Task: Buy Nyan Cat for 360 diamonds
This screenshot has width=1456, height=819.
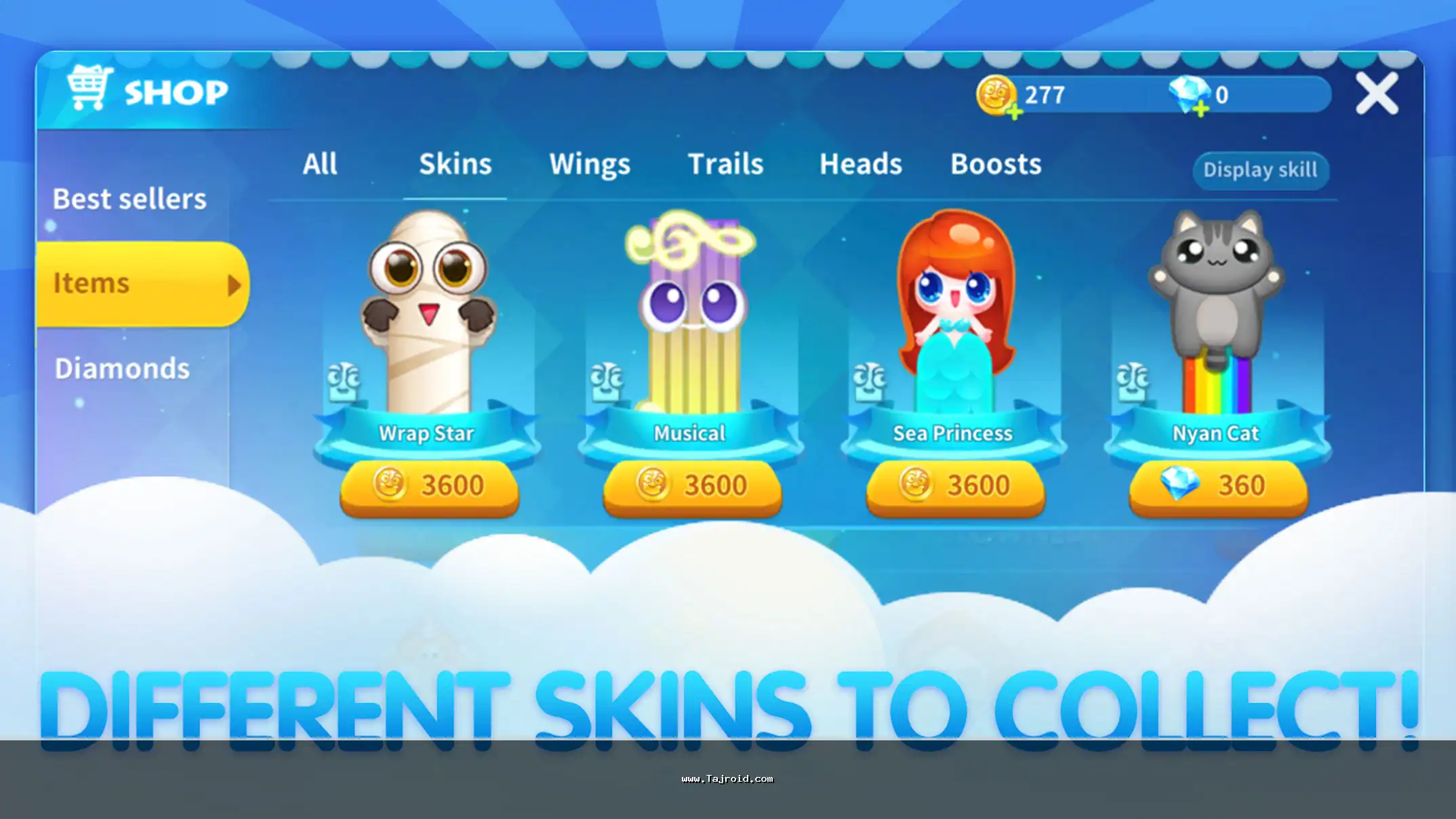Action: click(x=1218, y=486)
